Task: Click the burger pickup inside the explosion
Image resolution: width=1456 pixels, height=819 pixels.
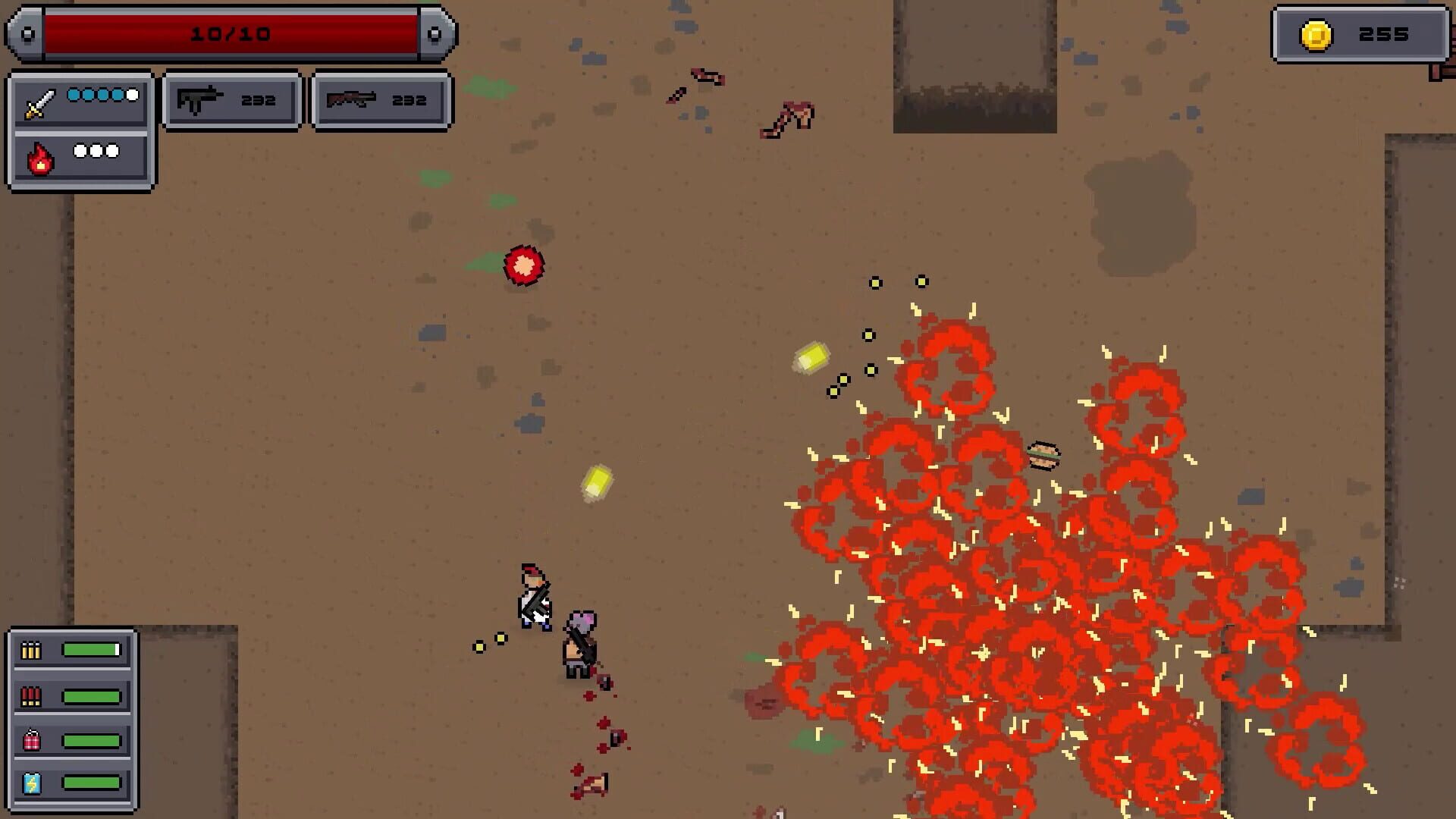Action: click(1044, 454)
